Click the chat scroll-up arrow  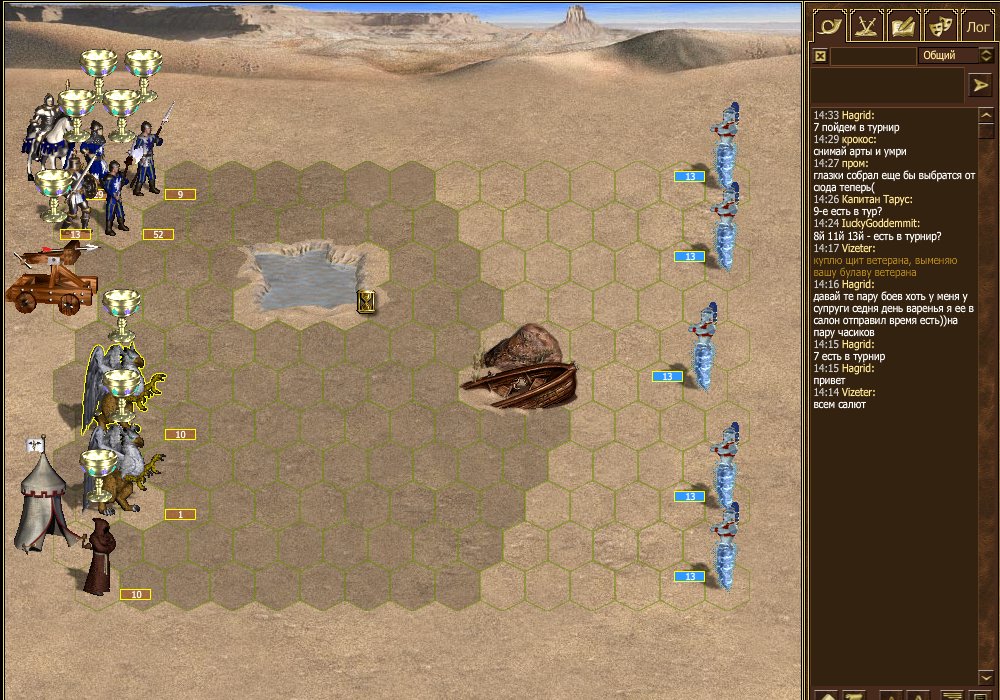(x=985, y=116)
